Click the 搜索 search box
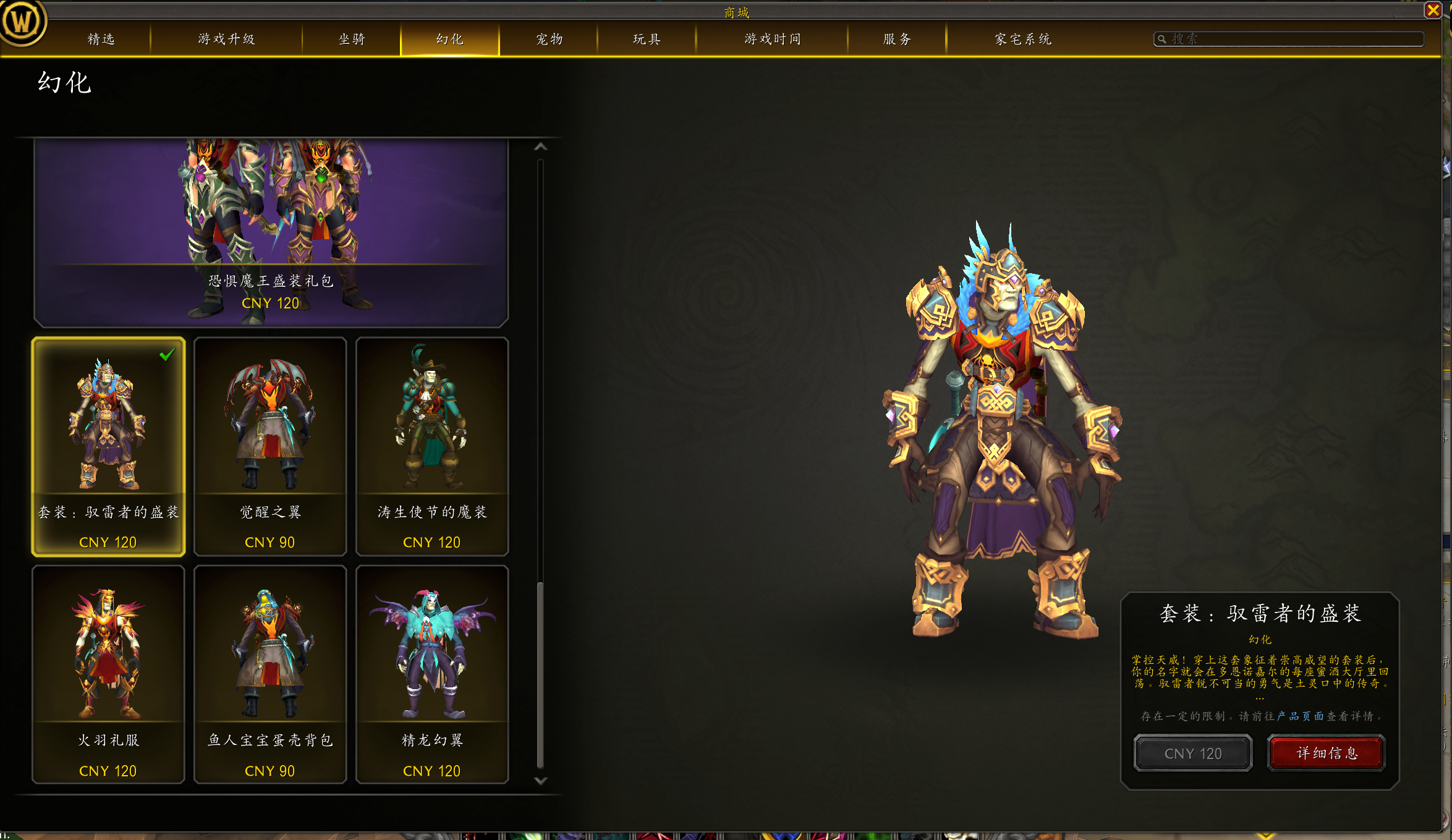Screen dimensions: 1452x840 [x=1292, y=39]
